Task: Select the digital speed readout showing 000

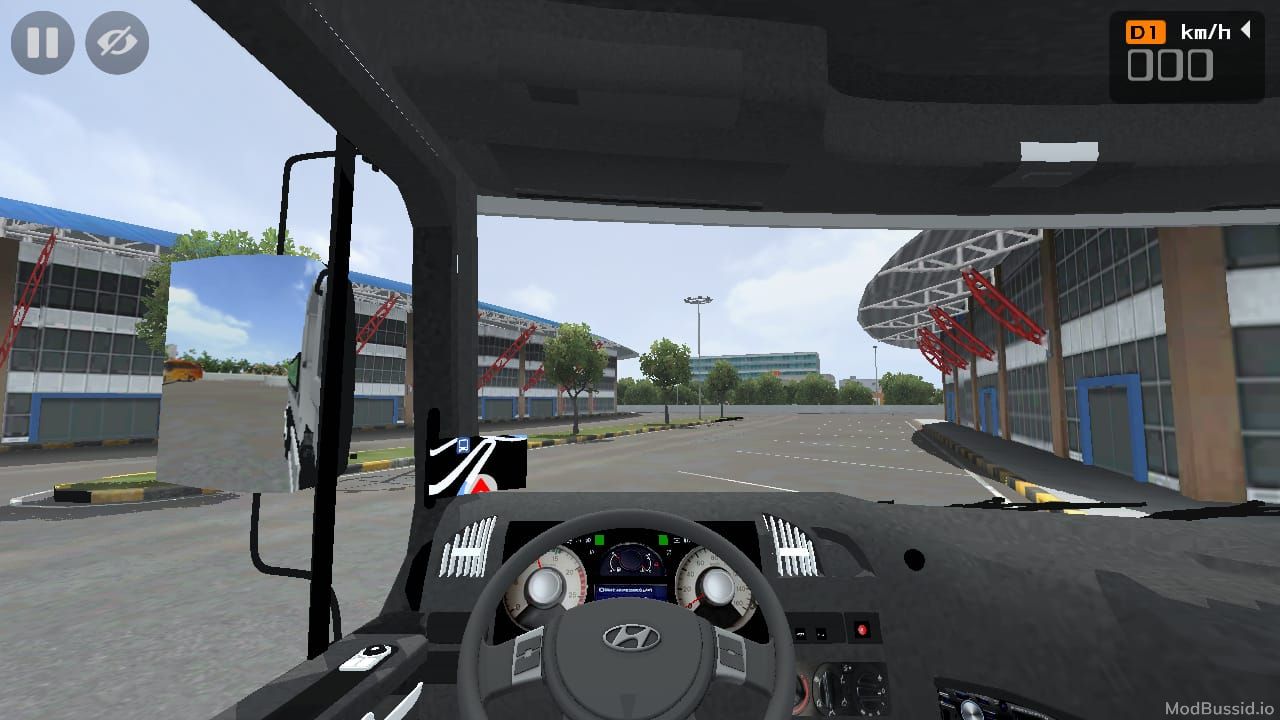Action: pos(1173,67)
